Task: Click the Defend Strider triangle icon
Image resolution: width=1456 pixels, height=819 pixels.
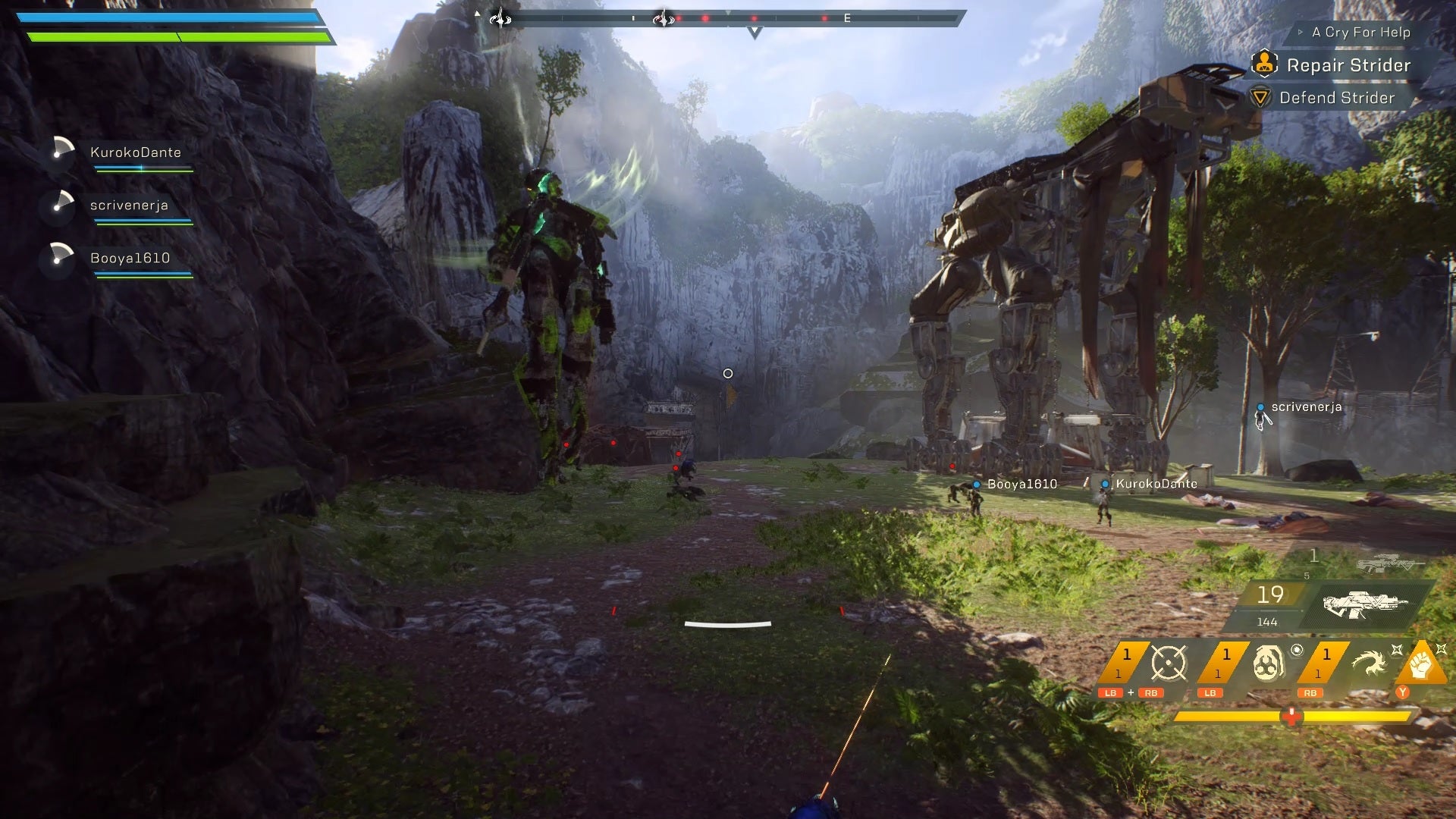Action: pyautogui.click(x=1260, y=98)
